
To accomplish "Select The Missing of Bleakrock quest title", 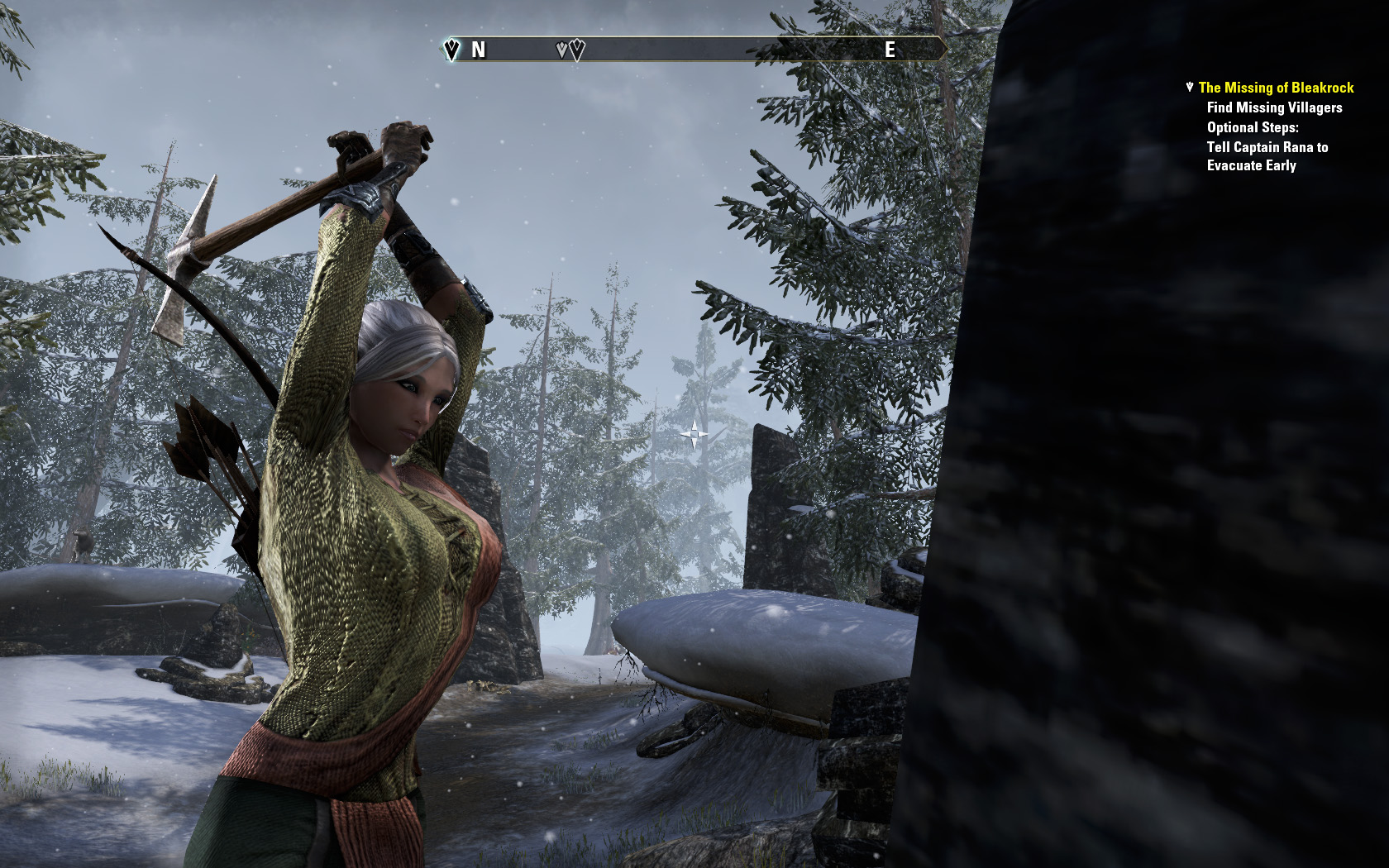I will (1276, 88).
